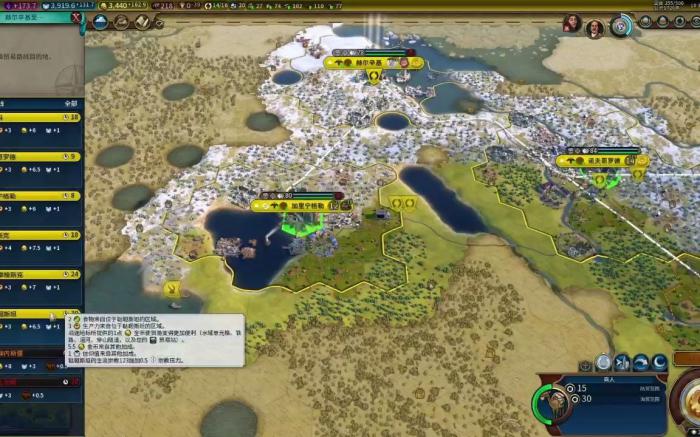Select the trader unit icon on the map

point(175,291)
